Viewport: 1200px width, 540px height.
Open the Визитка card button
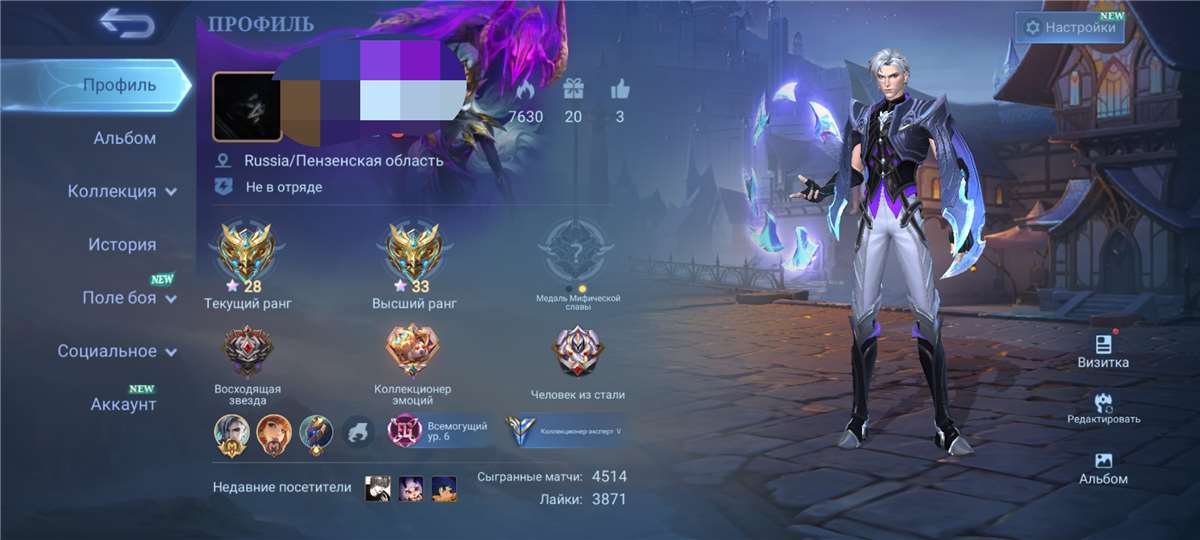point(1104,350)
